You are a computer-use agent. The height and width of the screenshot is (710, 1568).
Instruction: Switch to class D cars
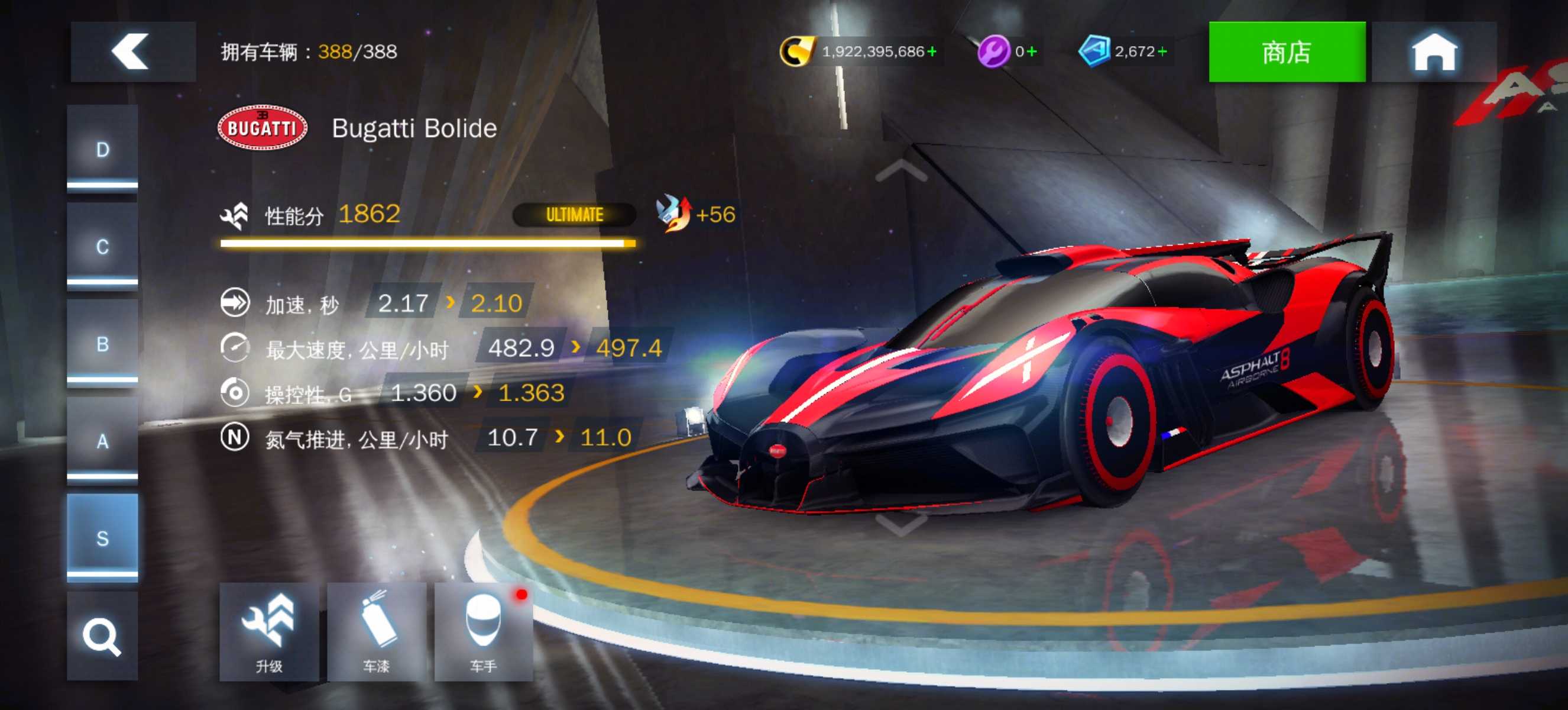click(102, 149)
